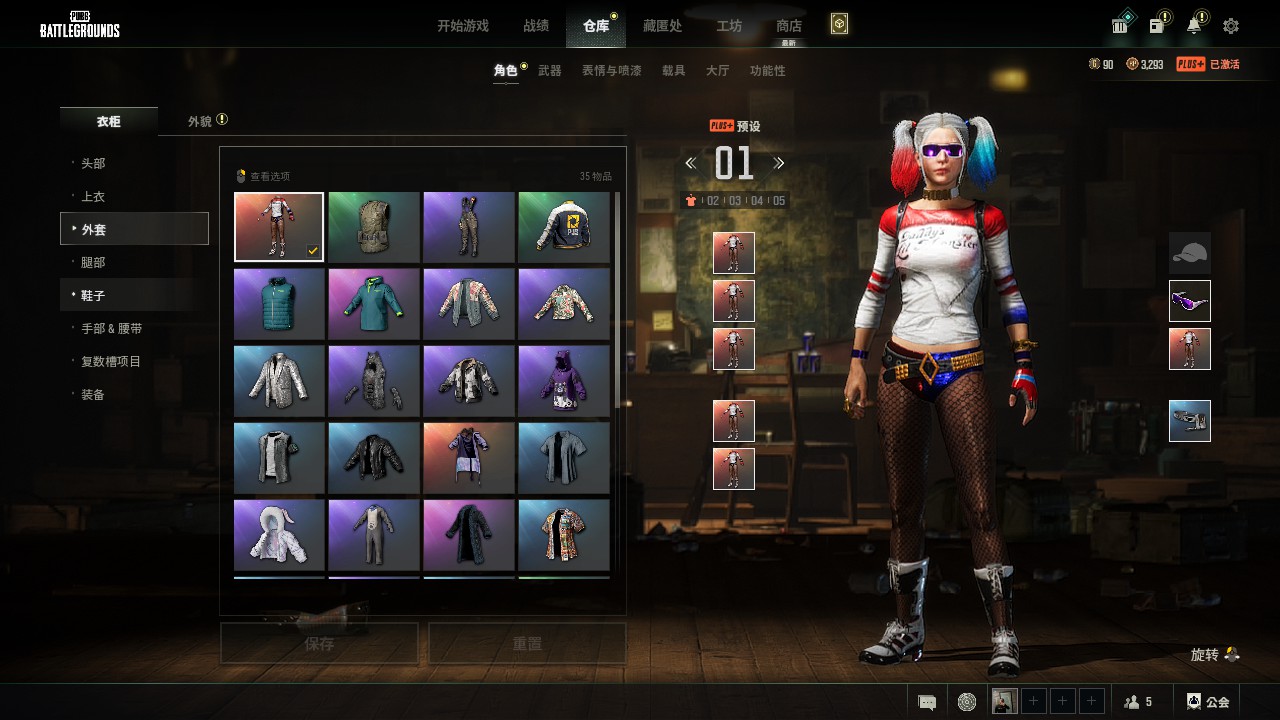Image resolution: width=1280 pixels, height=720 pixels.
Task: Open the 开始游戏 menu
Action: click(x=462, y=26)
